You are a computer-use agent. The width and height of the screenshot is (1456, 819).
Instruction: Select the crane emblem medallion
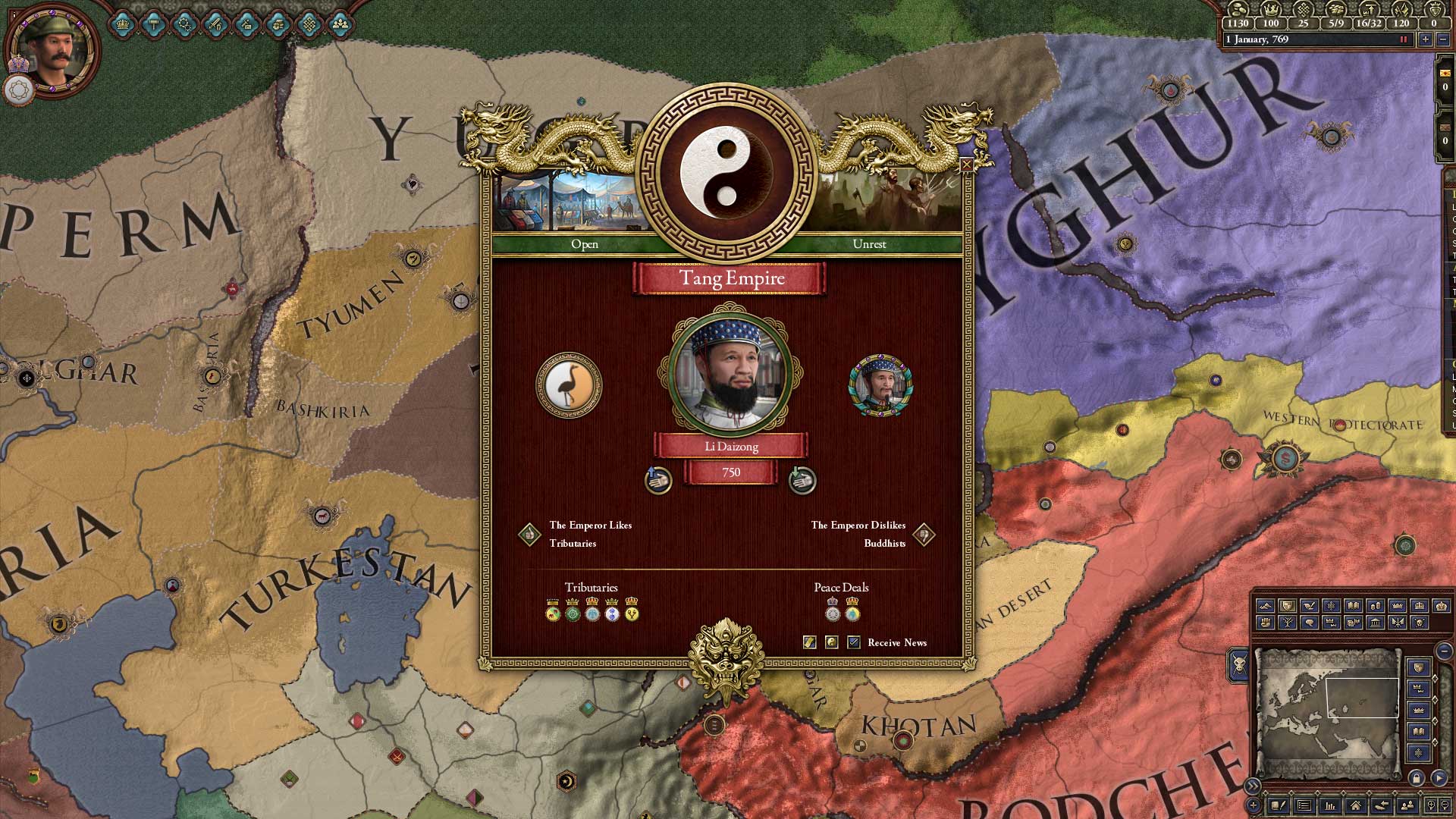(569, 384)
